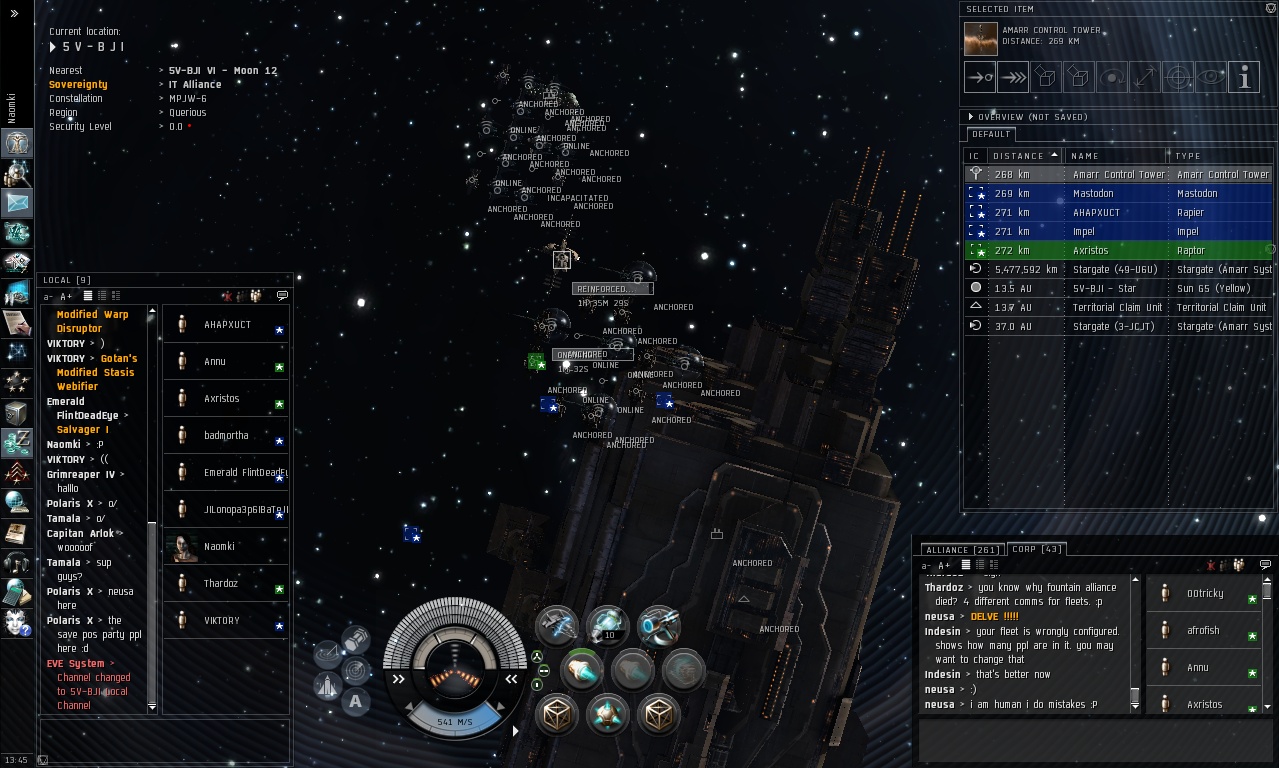Open the mail envelope icon

tap(17, 203)
